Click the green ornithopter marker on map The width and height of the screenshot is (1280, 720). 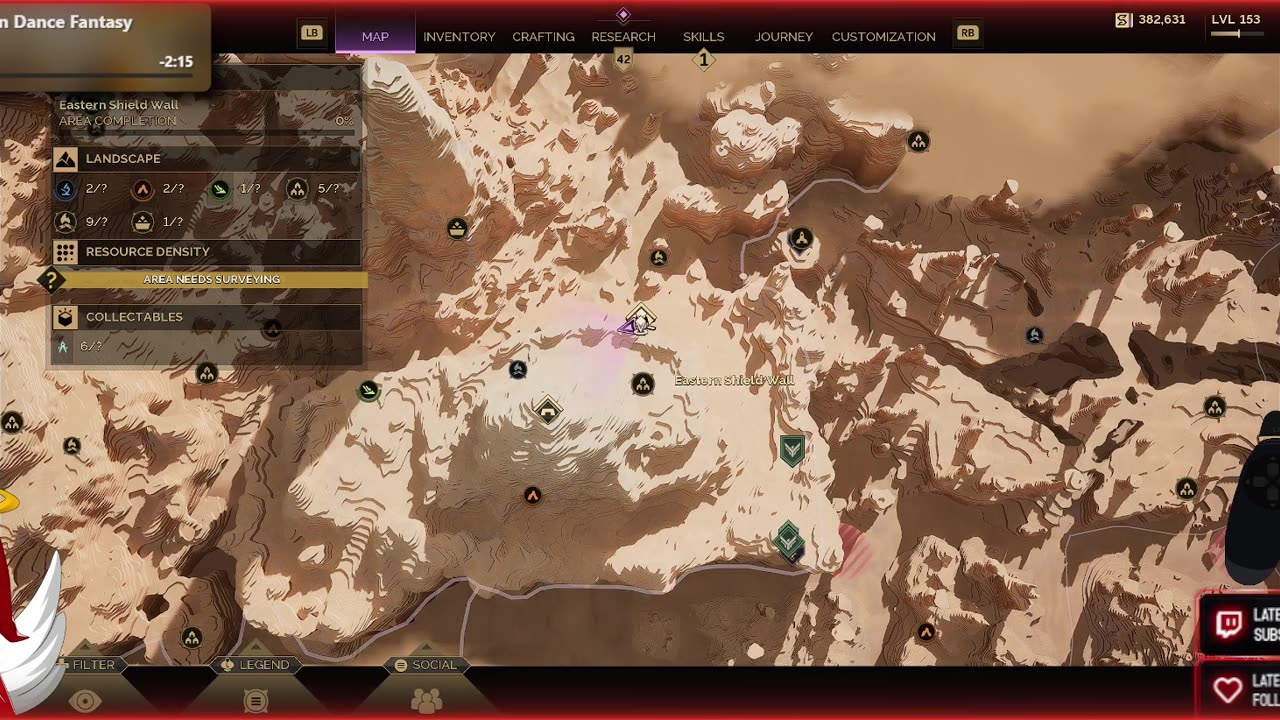pos(369,390)
